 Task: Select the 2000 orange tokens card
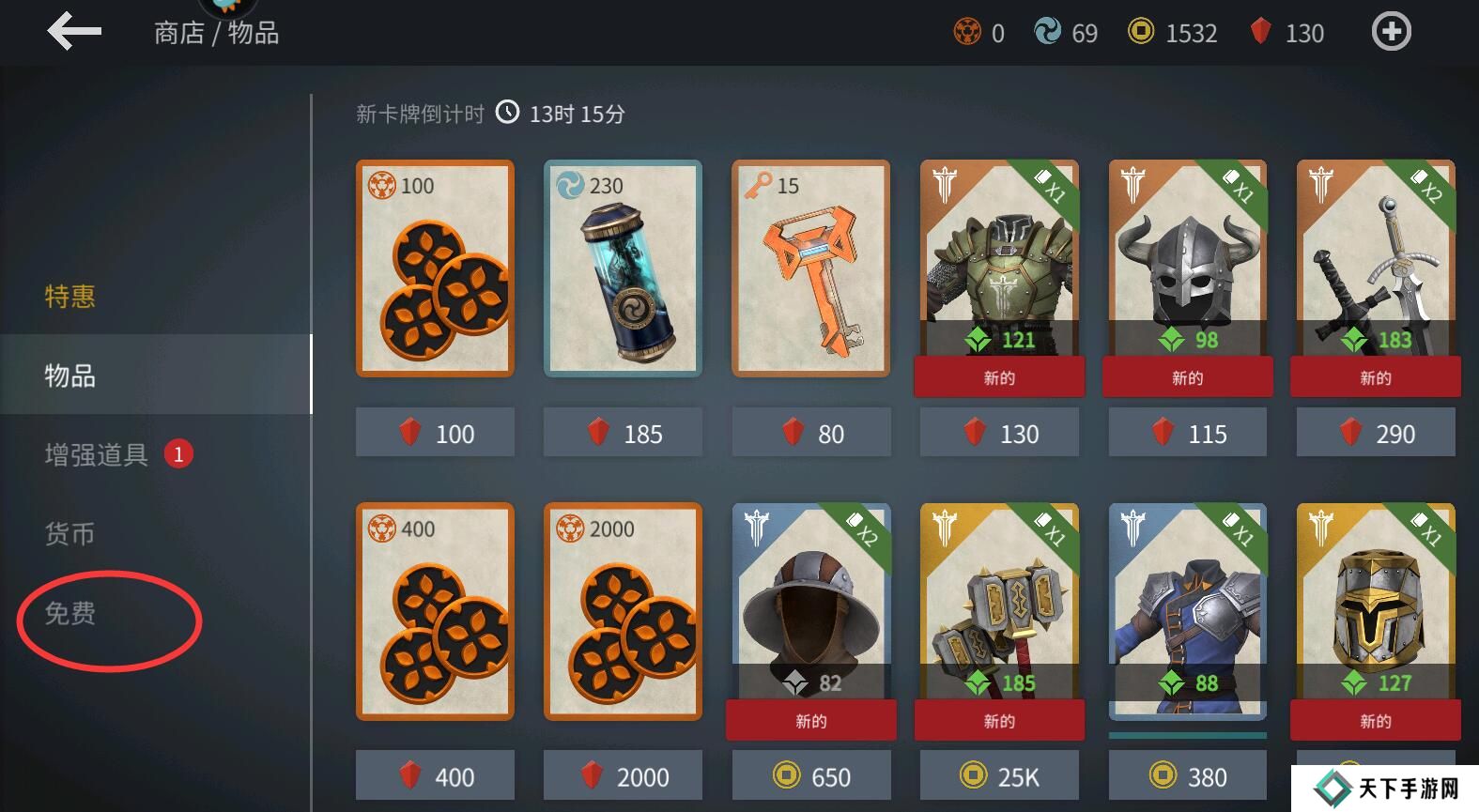623,611
